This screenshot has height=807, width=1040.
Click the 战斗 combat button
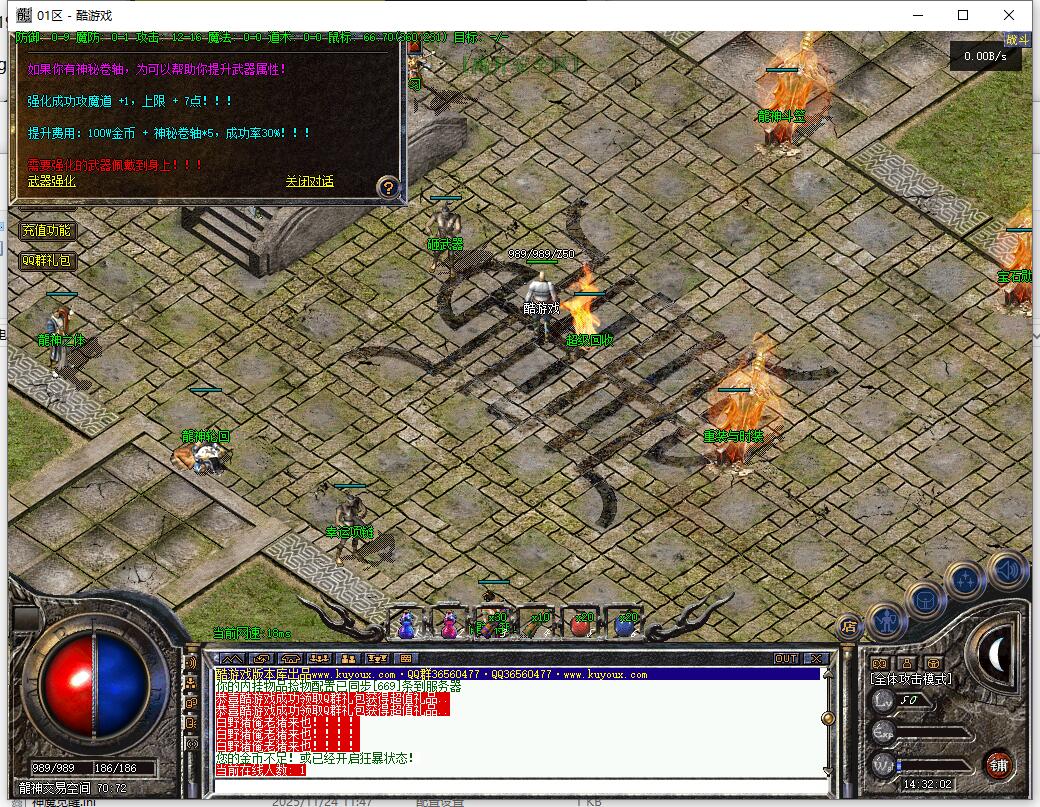pyautogui.click(x=1017, y=40)
